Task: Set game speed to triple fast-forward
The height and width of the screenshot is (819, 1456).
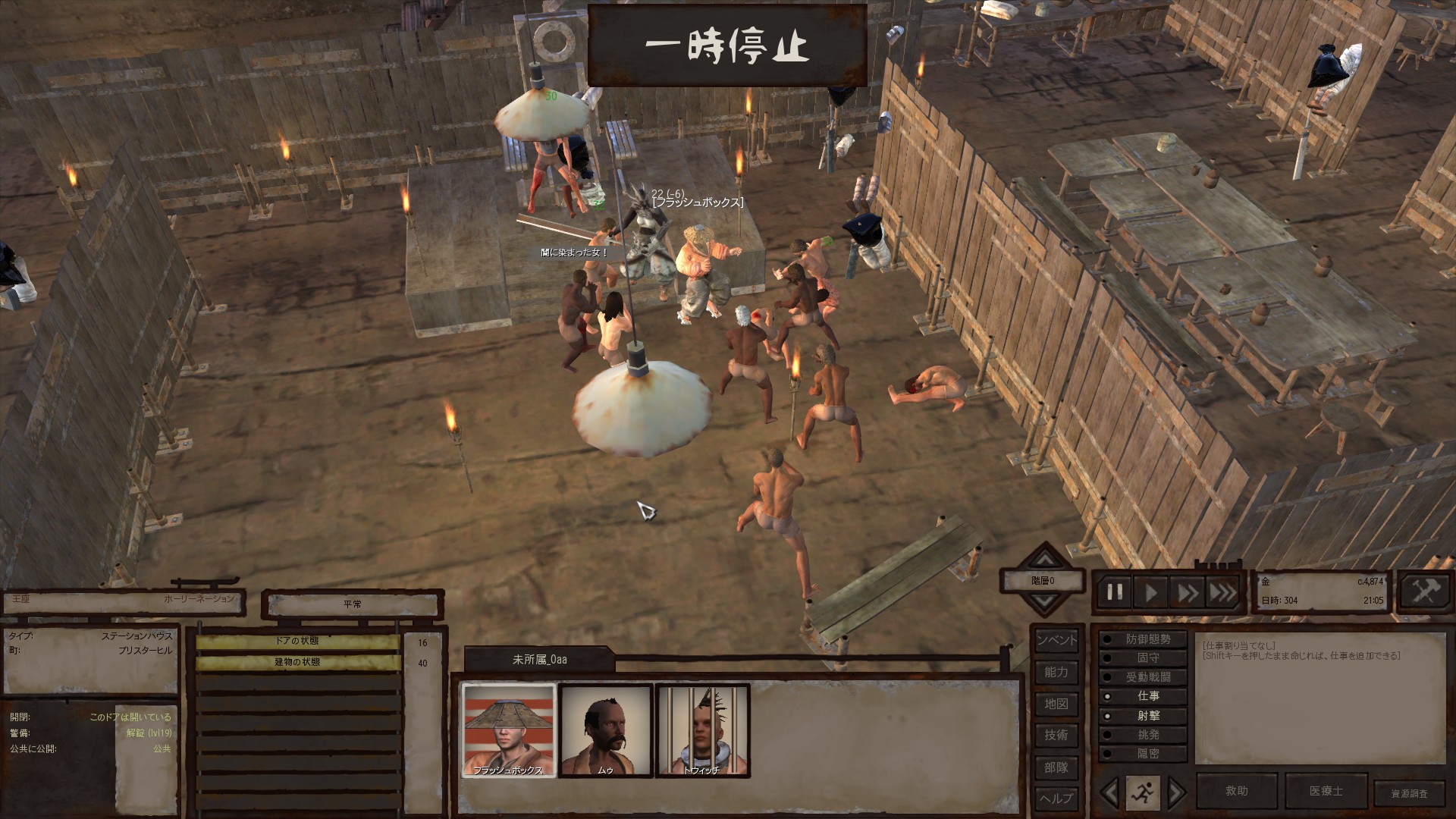Action: pos(1222,592)
